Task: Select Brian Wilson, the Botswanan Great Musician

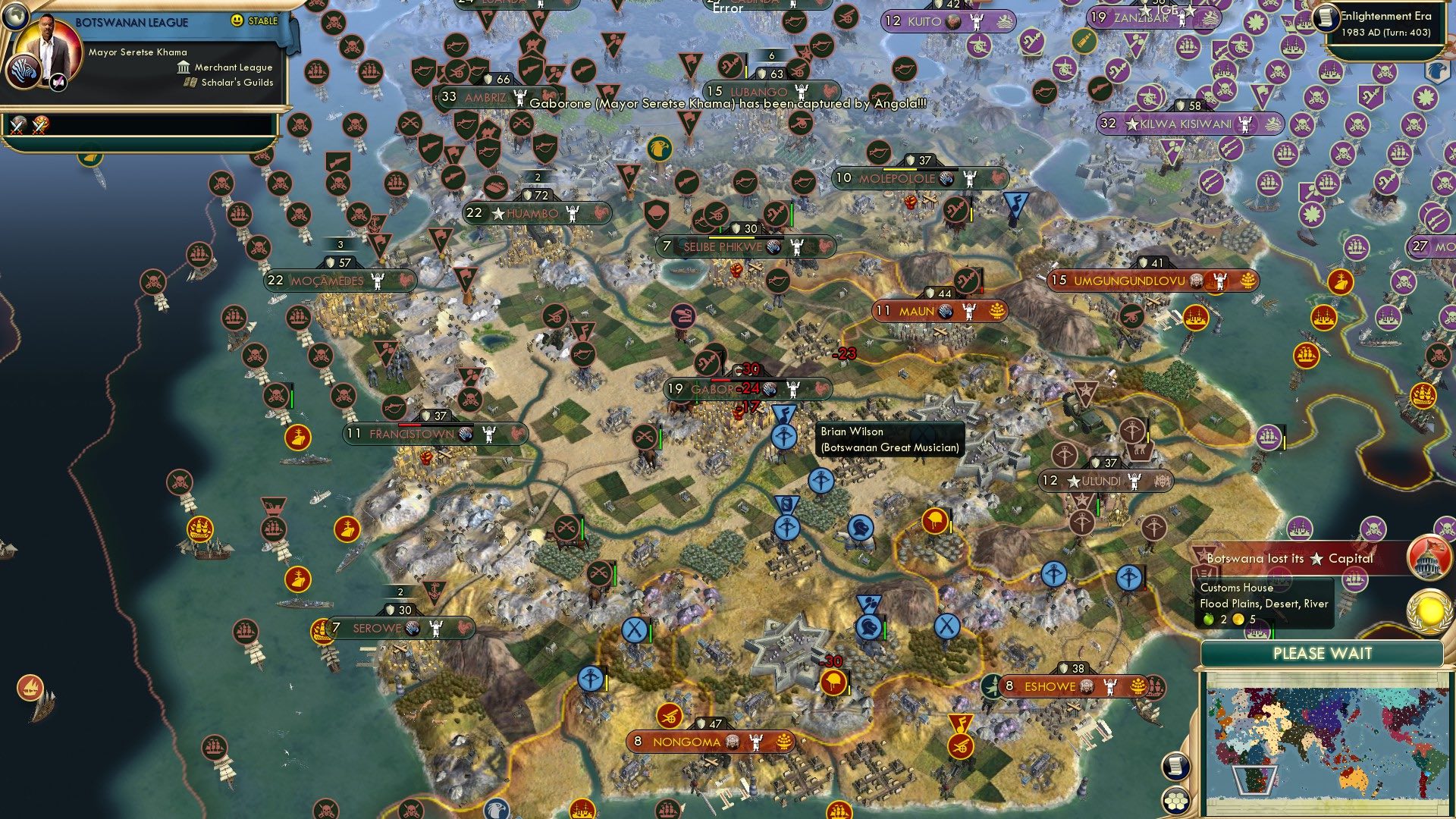Action: click(783, 436)
